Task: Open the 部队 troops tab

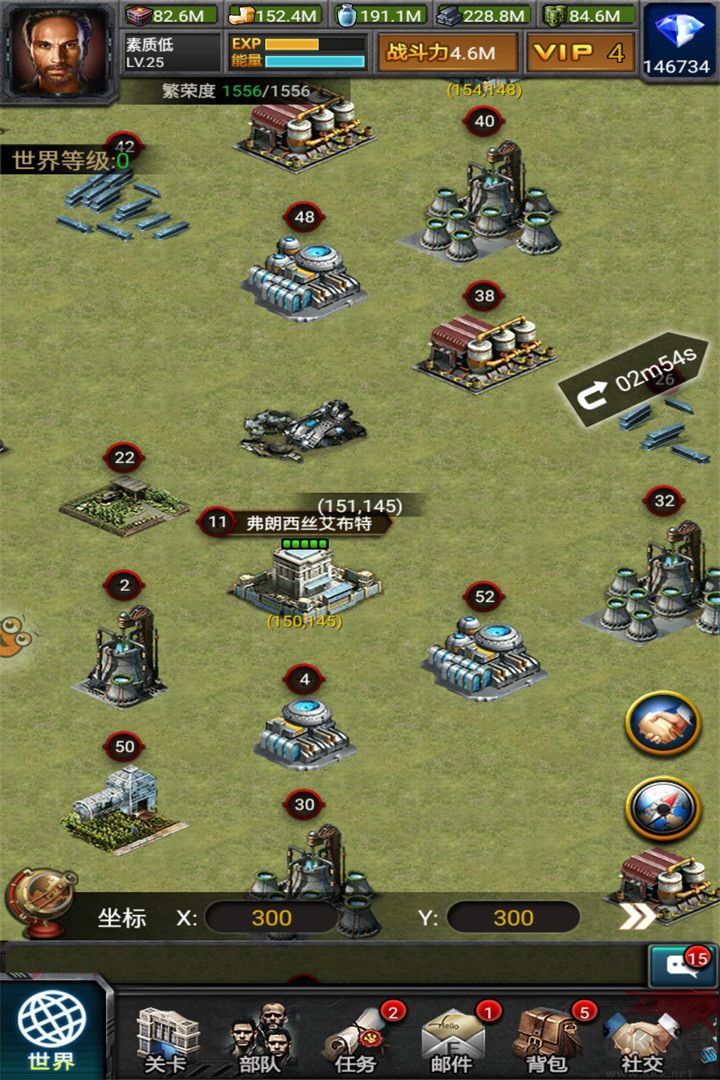Action: click(x=260, y=1040)
